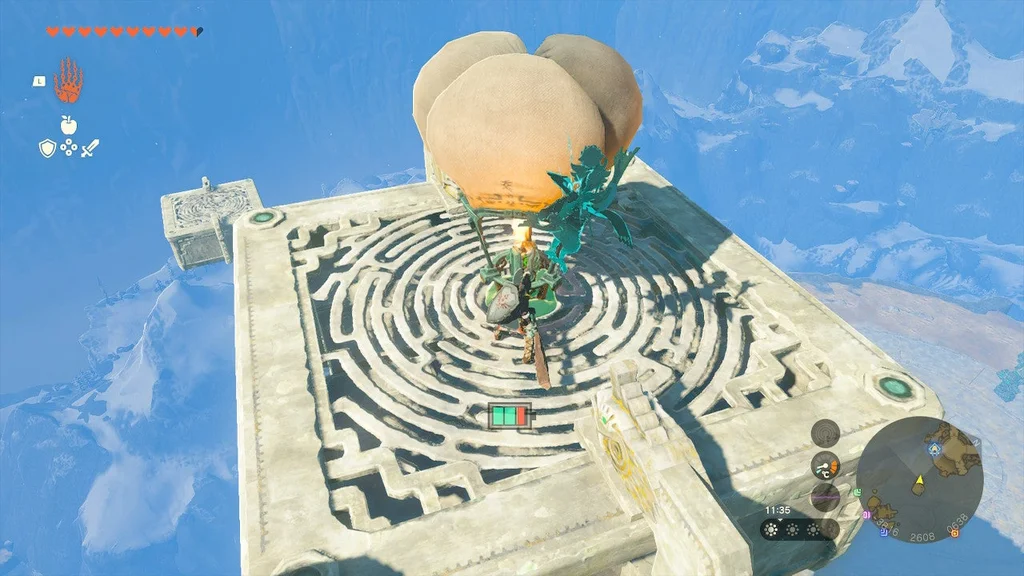Image resolution: width=1024 pixels, height=576 pixels.
Task: Click the pink map pin on minimap edge
Action: [x=867, y=516]
